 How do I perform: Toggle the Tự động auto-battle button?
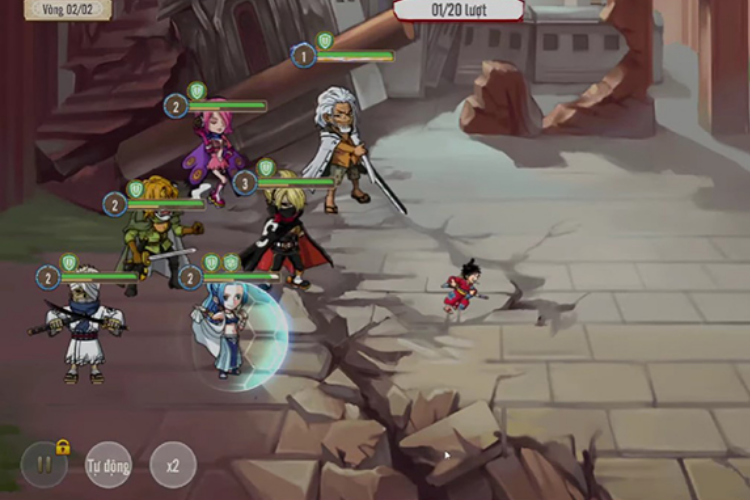click(x=108, y=465)
